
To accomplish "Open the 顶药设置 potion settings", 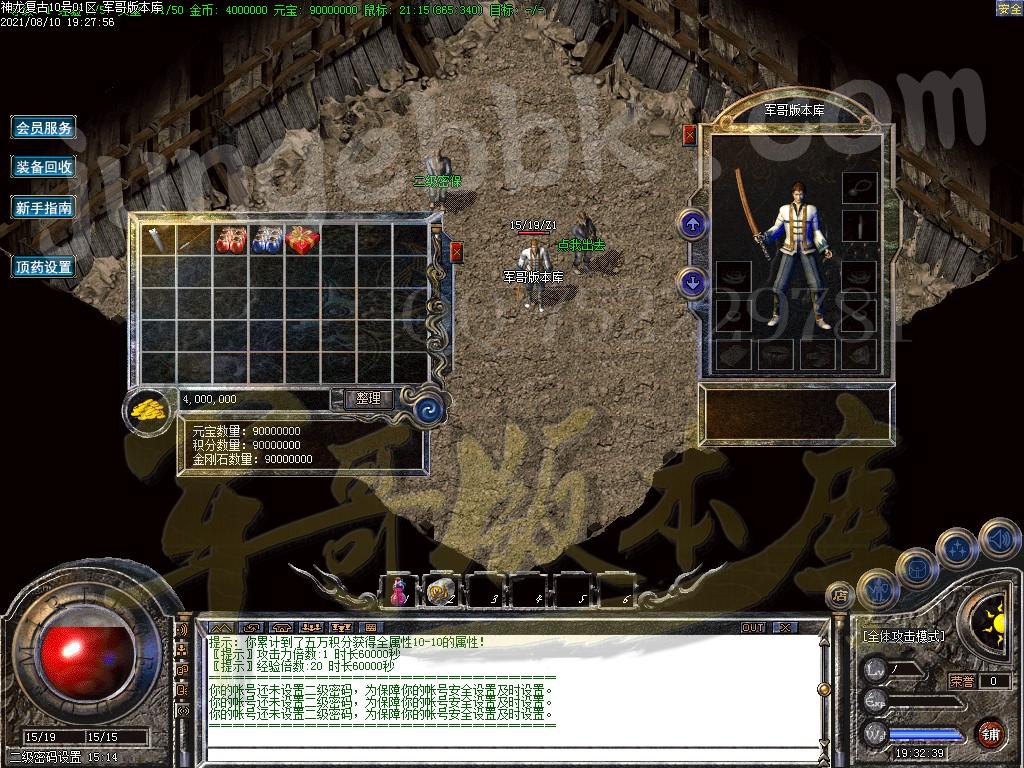I will pyautogui.click(x=44, y=267).
